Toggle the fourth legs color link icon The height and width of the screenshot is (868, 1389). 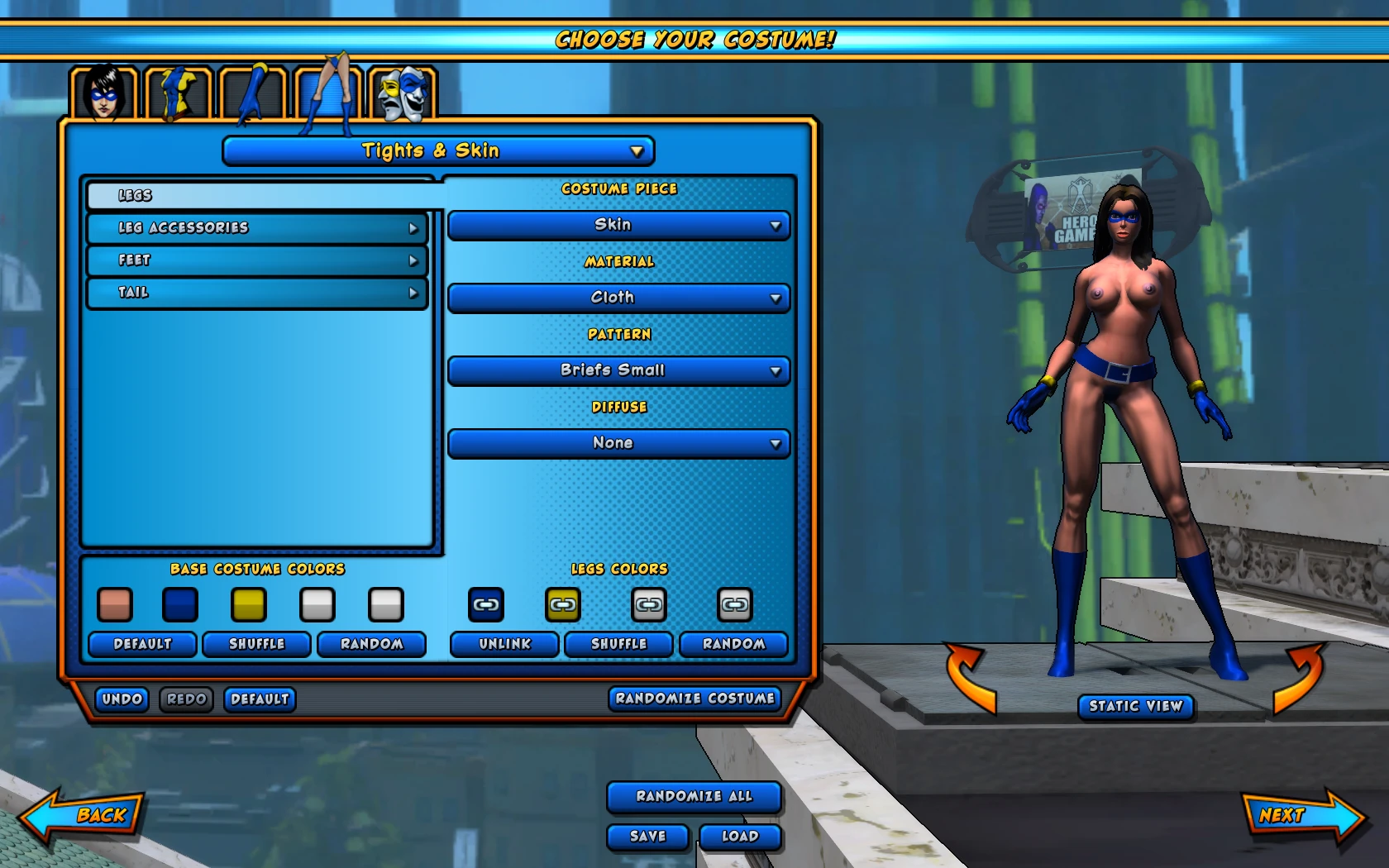[733, 604]
